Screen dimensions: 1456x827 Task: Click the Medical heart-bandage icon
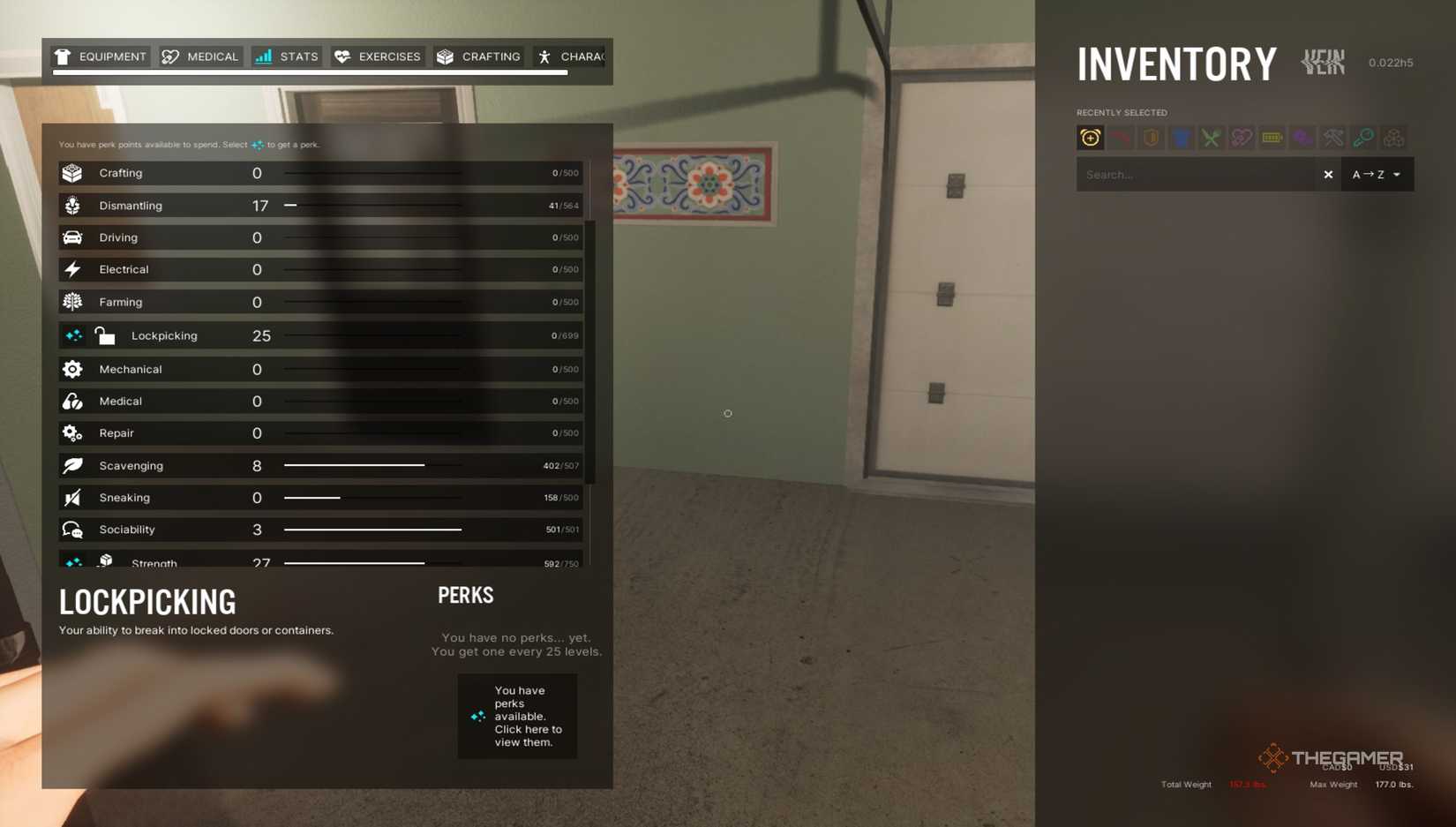coord(169,56)
